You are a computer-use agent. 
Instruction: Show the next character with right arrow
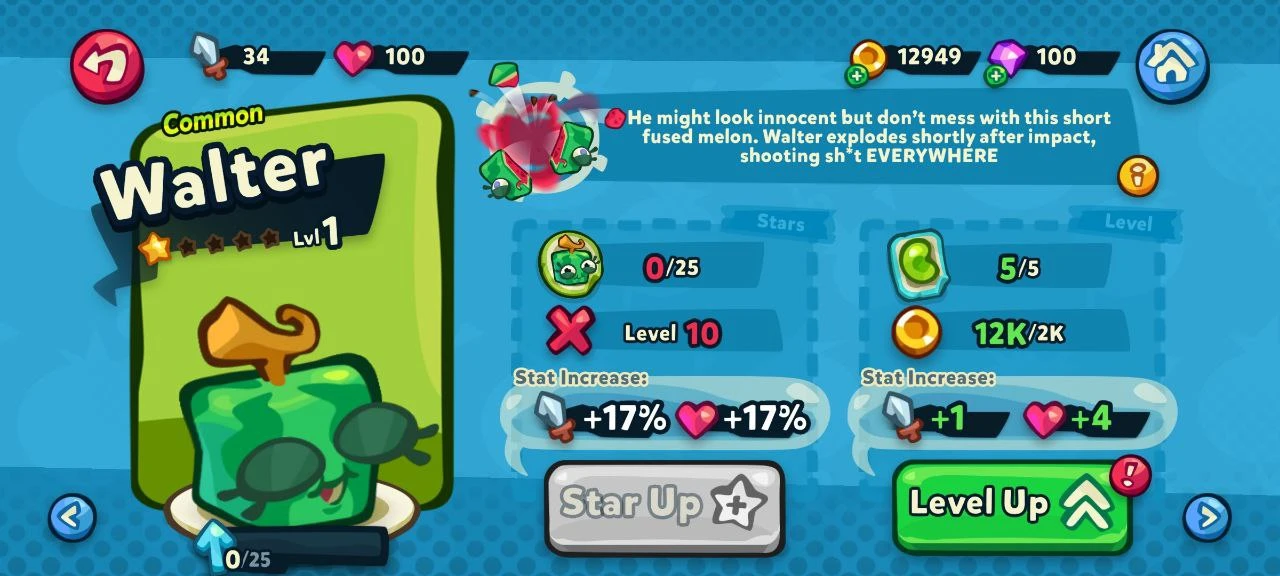coord(1206,518)
